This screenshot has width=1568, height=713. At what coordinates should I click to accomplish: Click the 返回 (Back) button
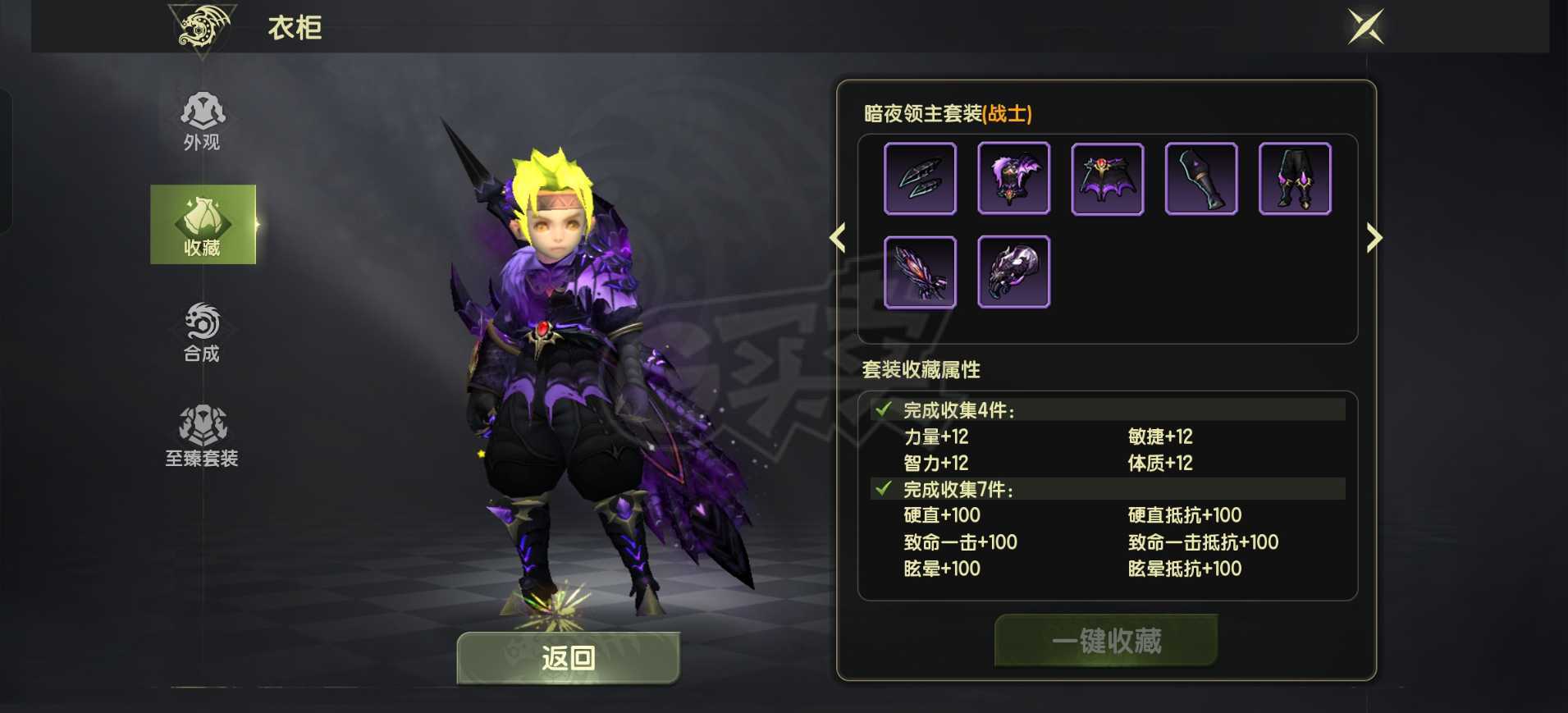[566, 658]
